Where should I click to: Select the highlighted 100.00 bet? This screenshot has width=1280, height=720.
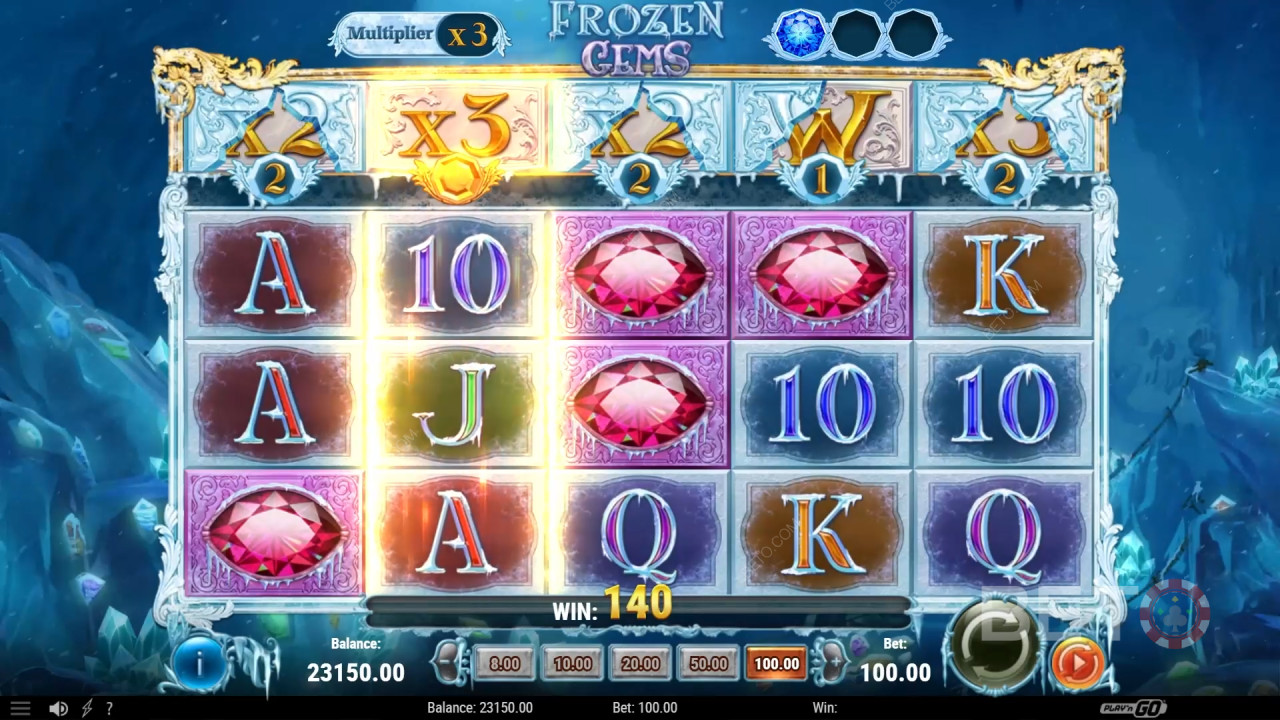(x=776, y=663)
